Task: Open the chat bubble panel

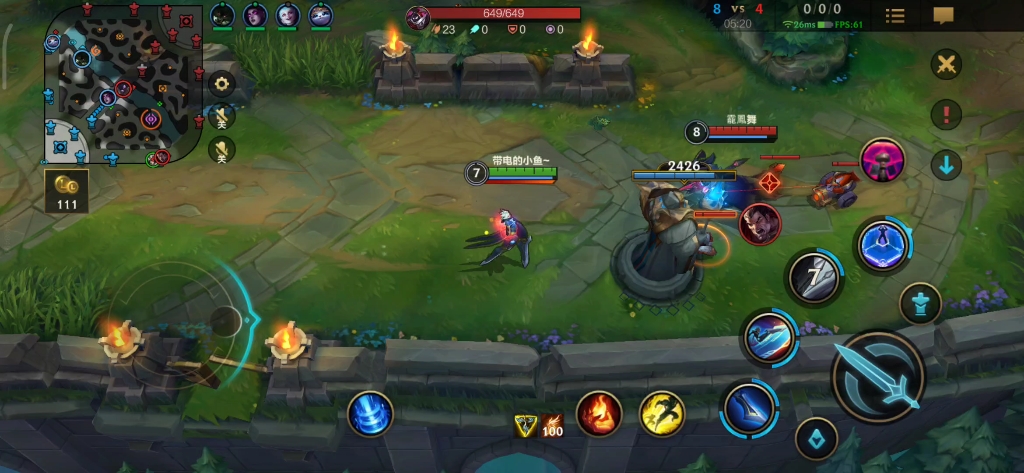Action: [x=943, y=15]
